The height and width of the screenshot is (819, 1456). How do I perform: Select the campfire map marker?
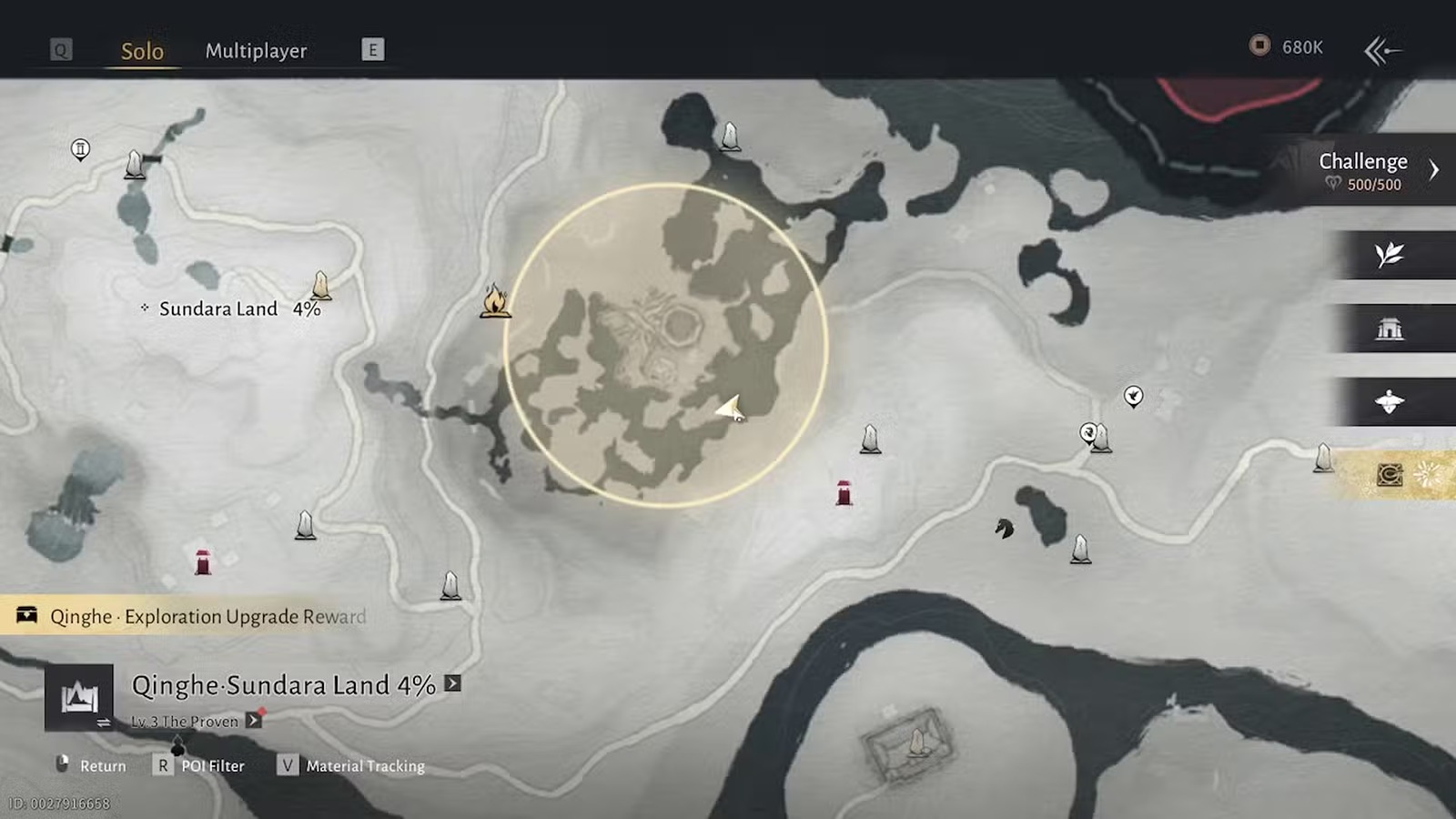point(495,300)
